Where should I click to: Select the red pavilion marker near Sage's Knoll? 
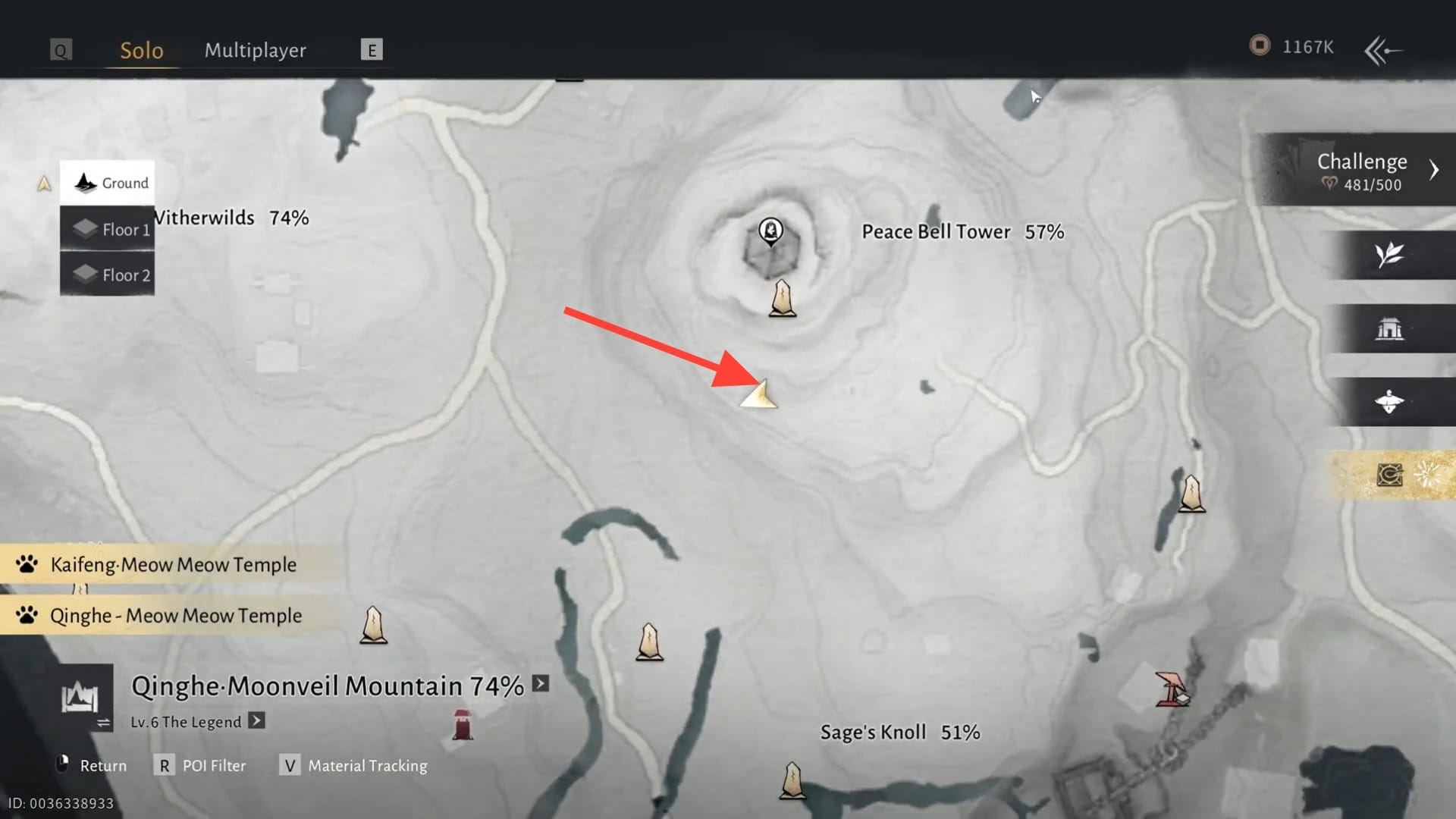tap(1171, 689)
